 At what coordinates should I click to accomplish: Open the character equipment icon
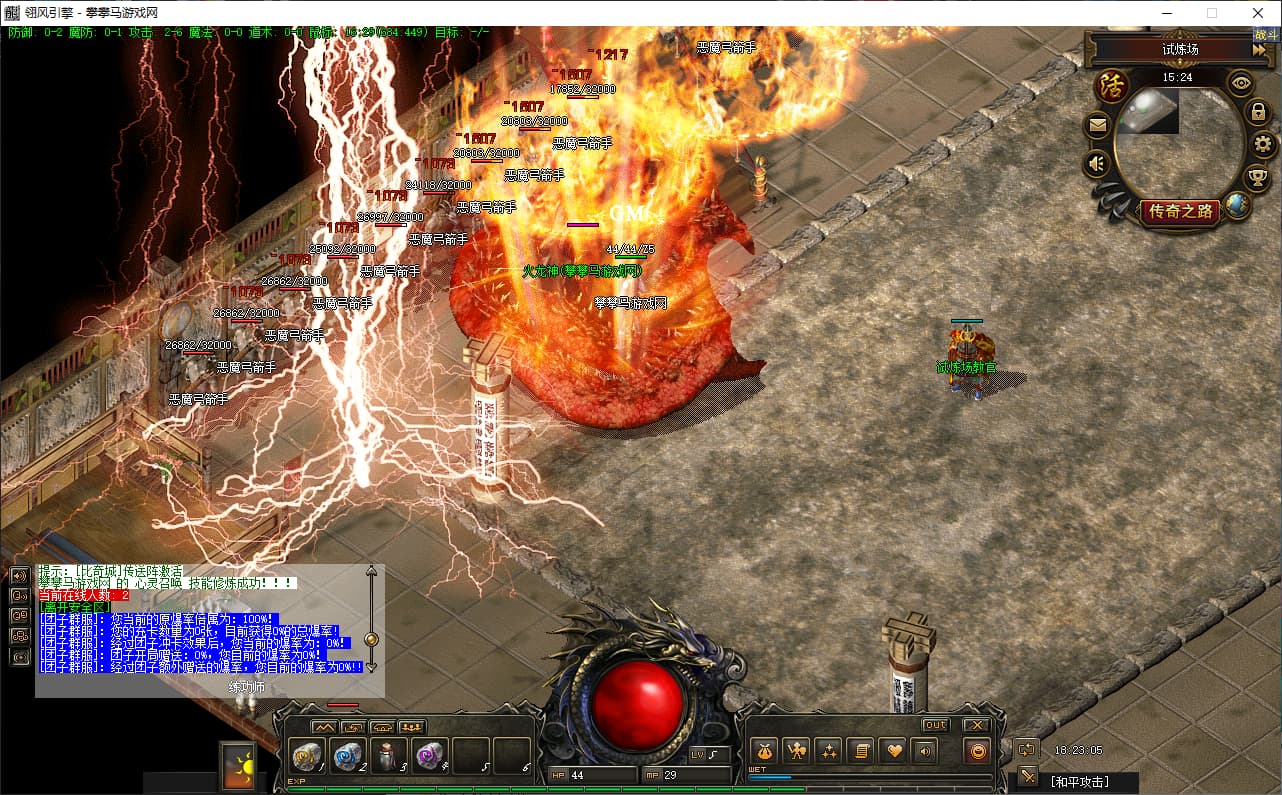point(796,750)
